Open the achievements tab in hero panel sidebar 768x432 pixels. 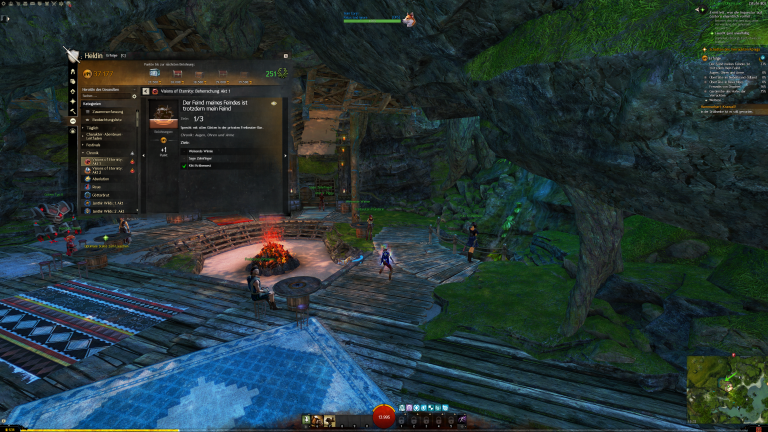[73, 120]
